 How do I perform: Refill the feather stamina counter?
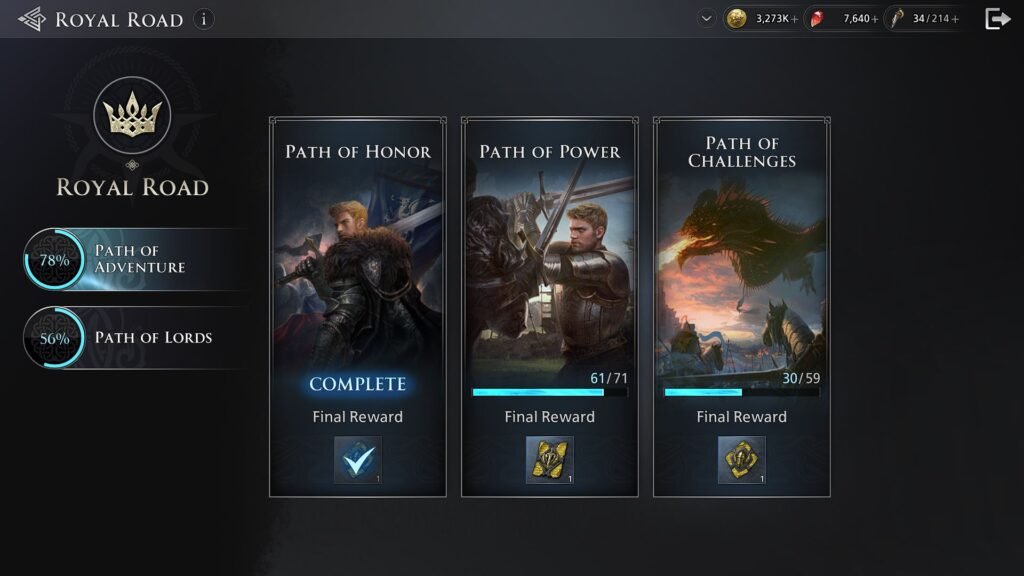956,19
